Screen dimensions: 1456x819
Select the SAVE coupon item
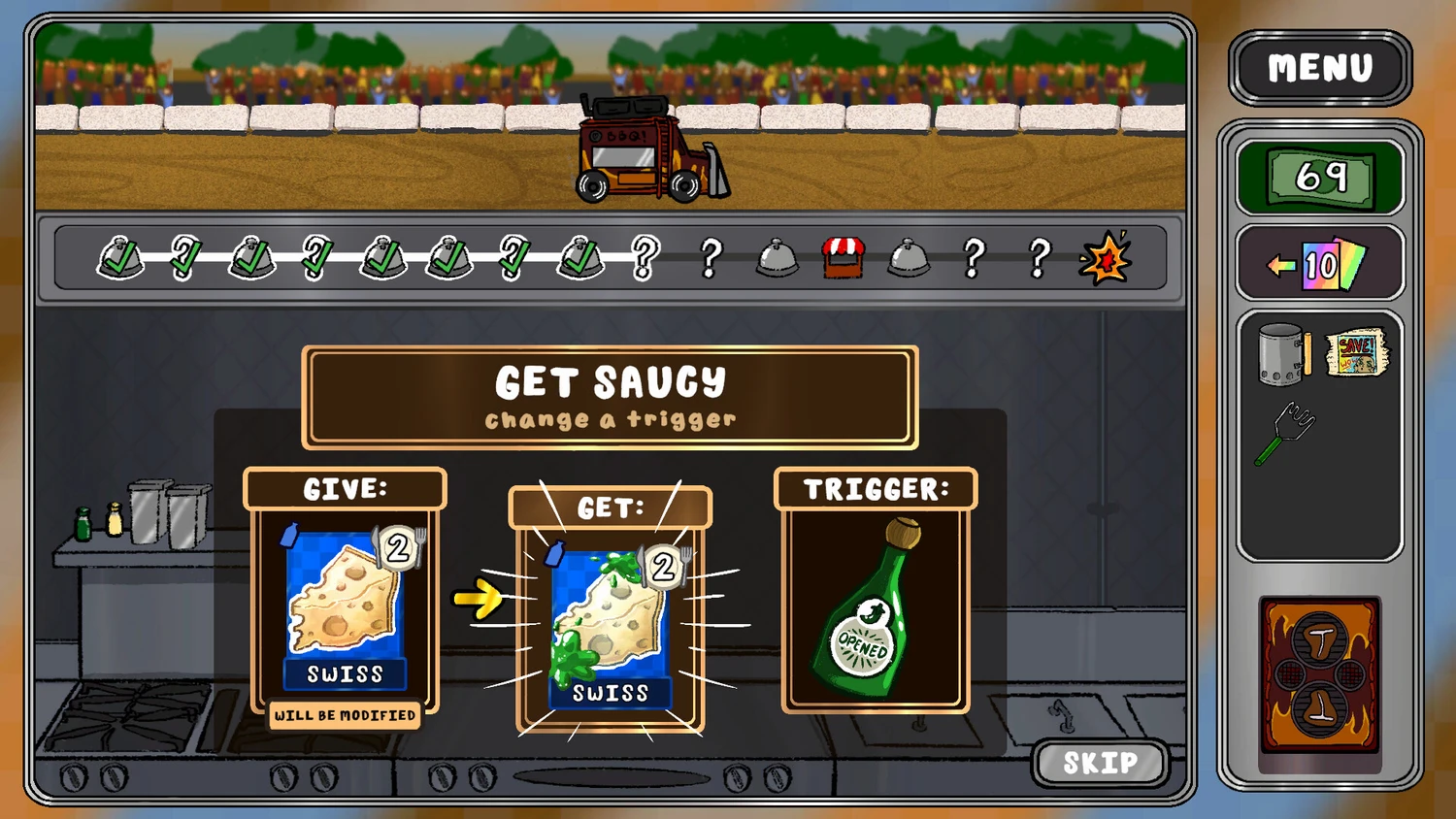coord(1357,352)
